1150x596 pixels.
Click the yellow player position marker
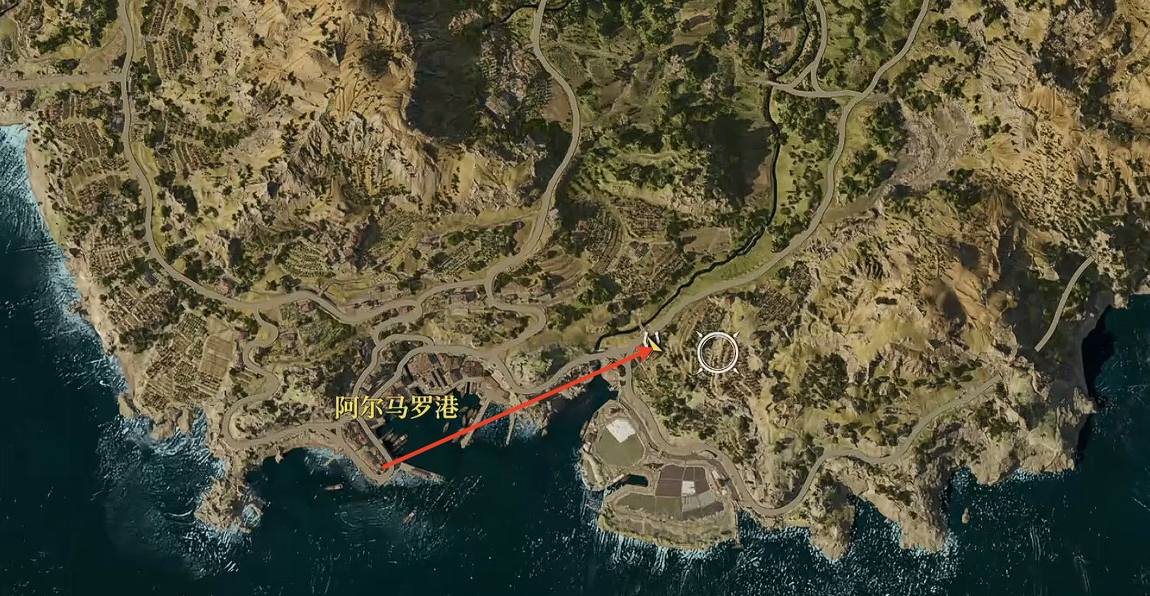pyautogui.click(x=655, y=343)
